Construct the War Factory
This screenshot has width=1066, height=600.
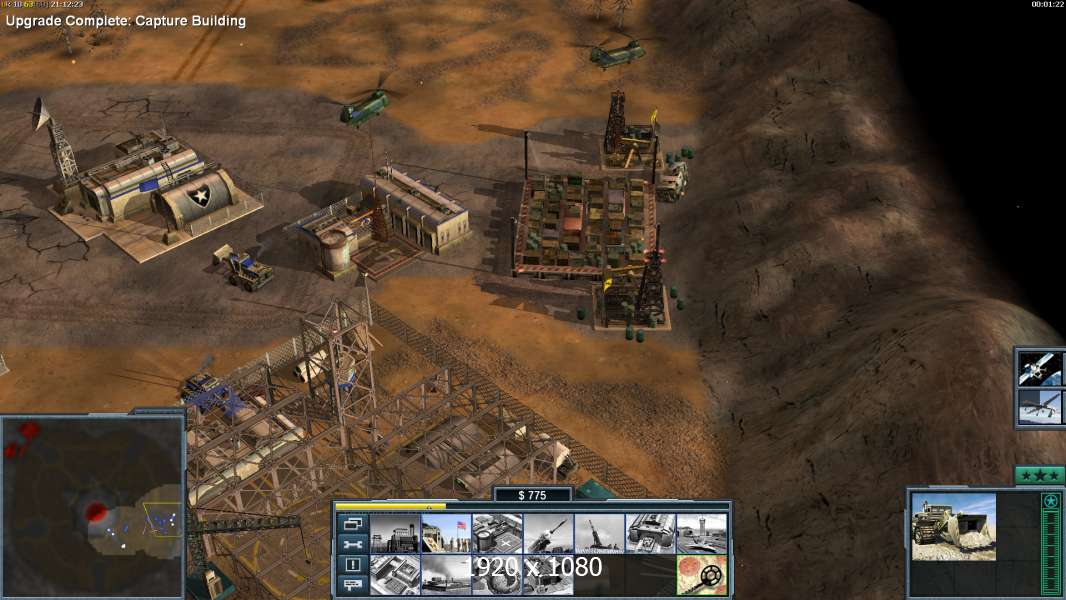point(650,533)
